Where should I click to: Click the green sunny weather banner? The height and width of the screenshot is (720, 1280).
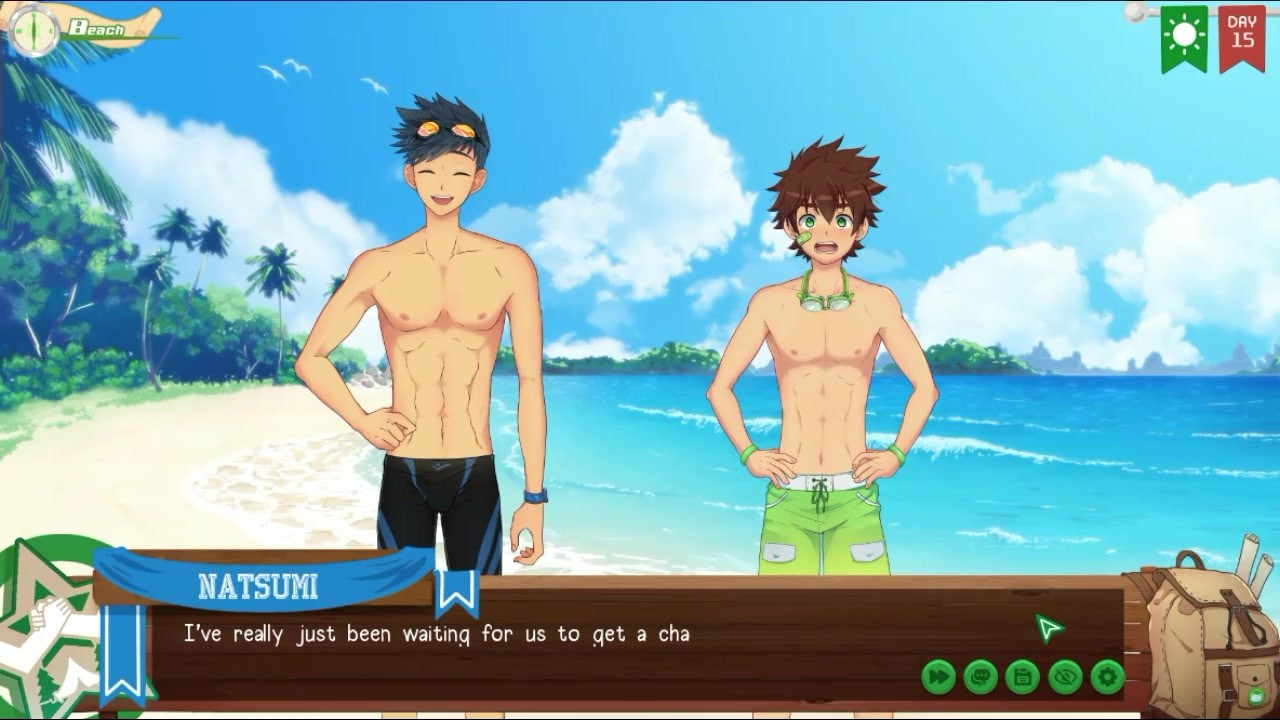(1184, 37)
